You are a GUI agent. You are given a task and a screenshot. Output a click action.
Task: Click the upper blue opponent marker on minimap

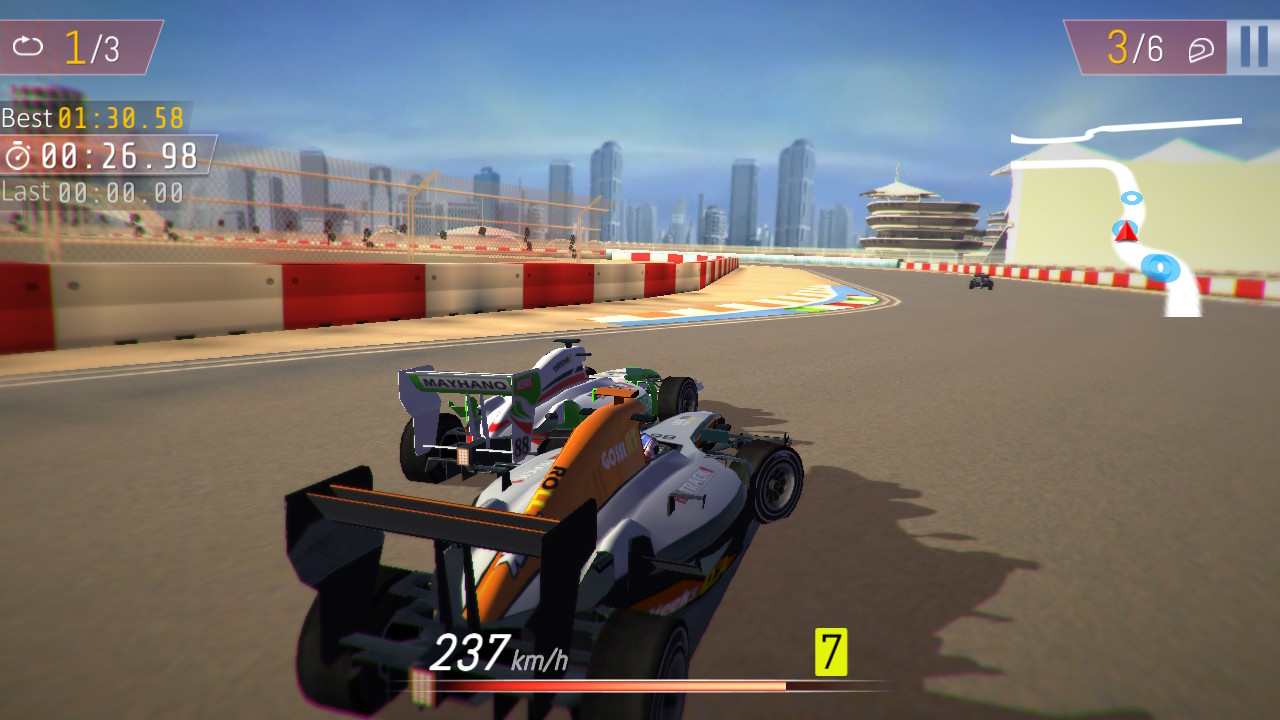[1131, 199]
